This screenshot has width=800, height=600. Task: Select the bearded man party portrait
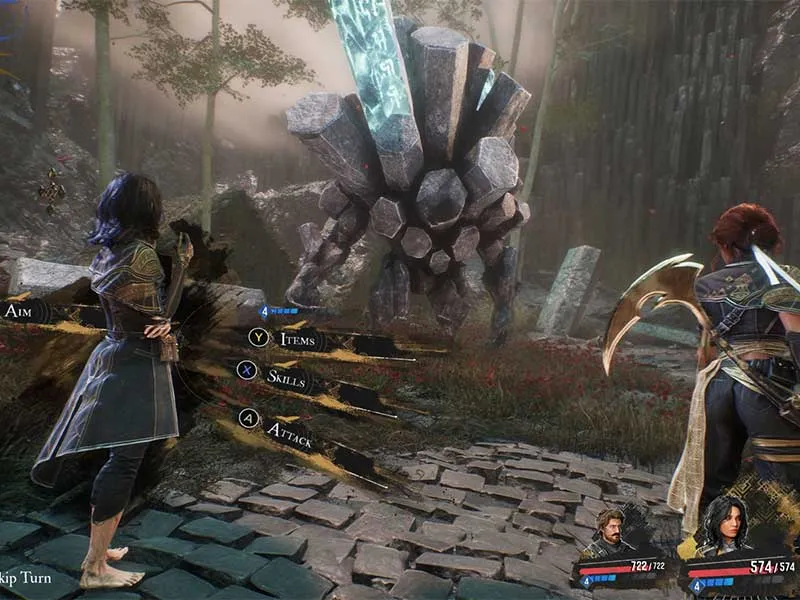(609, 533)
